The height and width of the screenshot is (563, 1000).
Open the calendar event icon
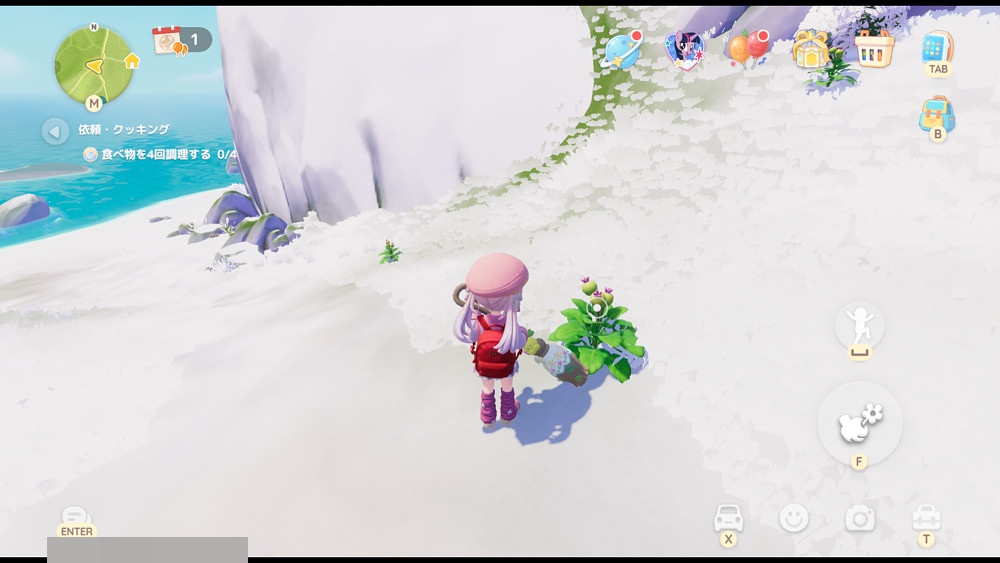click(166, 41)
